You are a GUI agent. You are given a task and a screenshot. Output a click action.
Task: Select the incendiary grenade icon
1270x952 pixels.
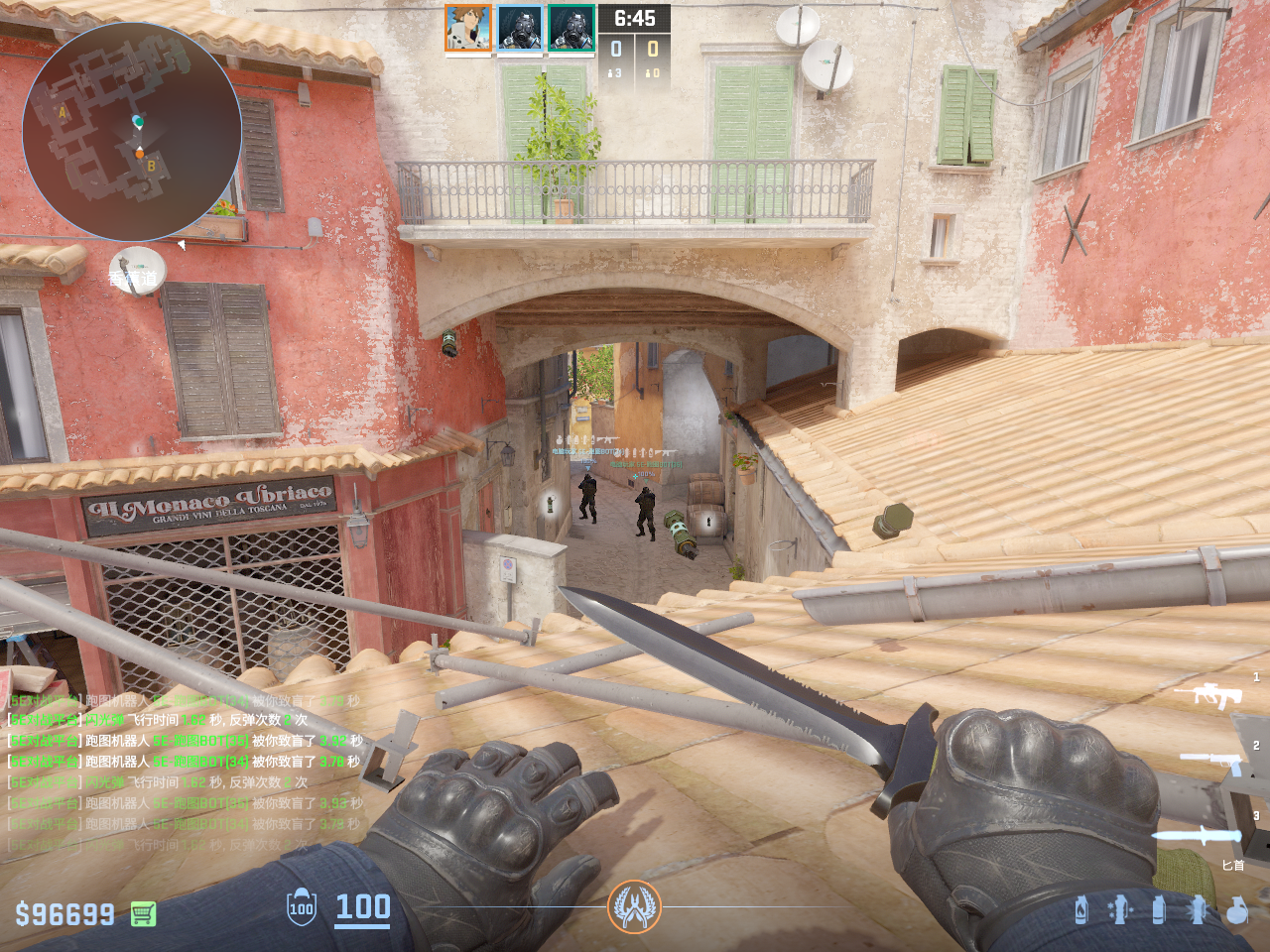click(1081, 909)
